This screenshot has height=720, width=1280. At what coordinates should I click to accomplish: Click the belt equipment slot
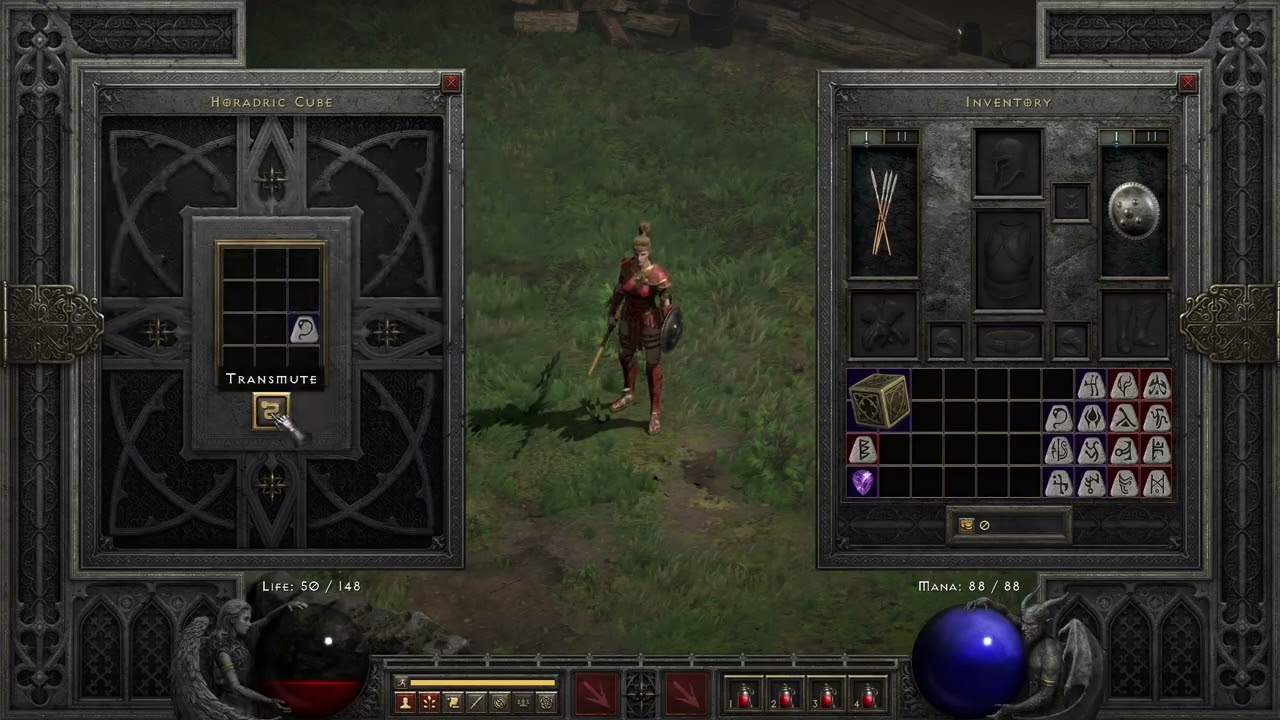click(1008, 341)
